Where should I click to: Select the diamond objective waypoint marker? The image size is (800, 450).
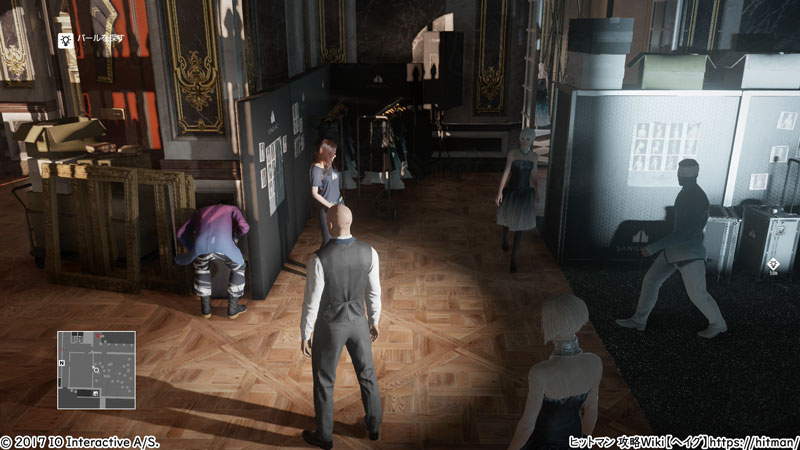[773, 264]
